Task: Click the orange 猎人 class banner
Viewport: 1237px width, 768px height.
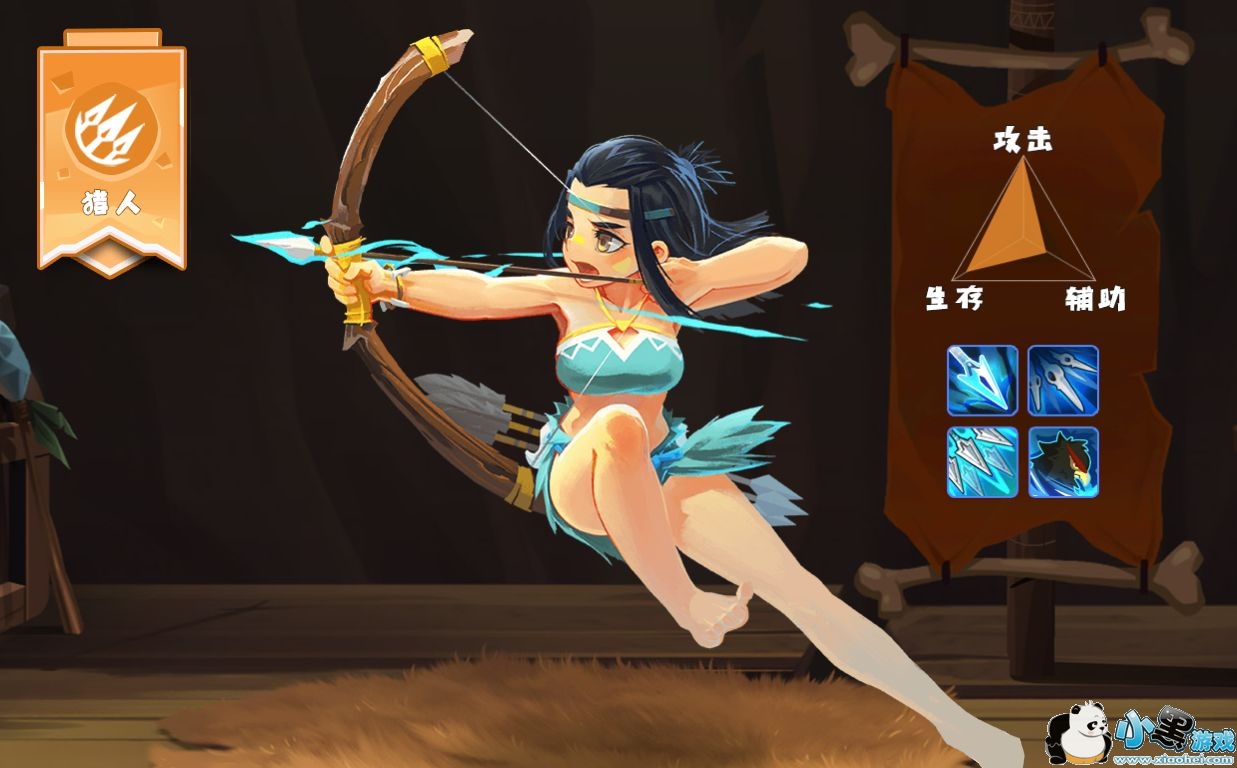Action: (112, 150)
